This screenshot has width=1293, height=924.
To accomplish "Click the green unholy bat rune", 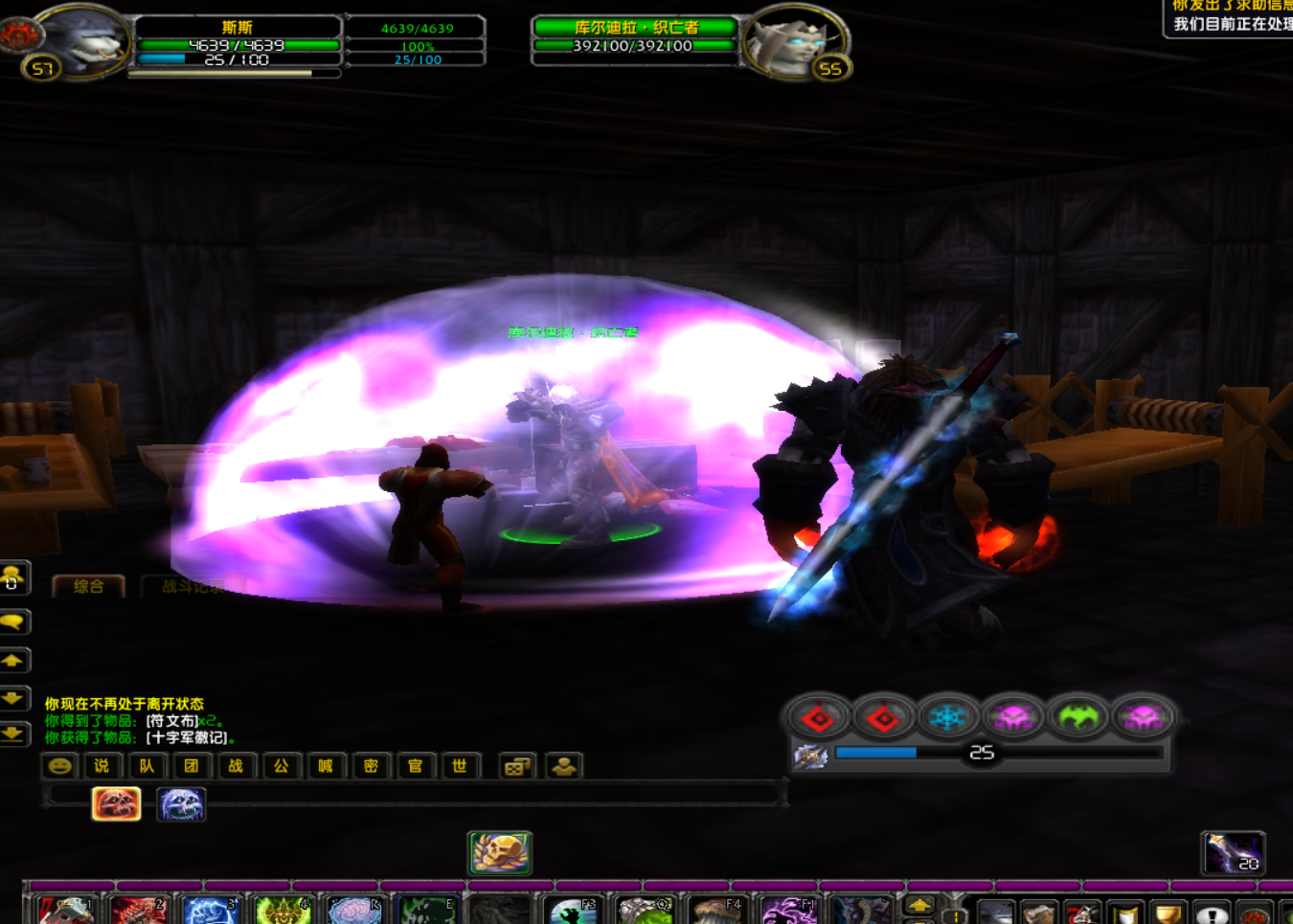I will point(1077,717).
